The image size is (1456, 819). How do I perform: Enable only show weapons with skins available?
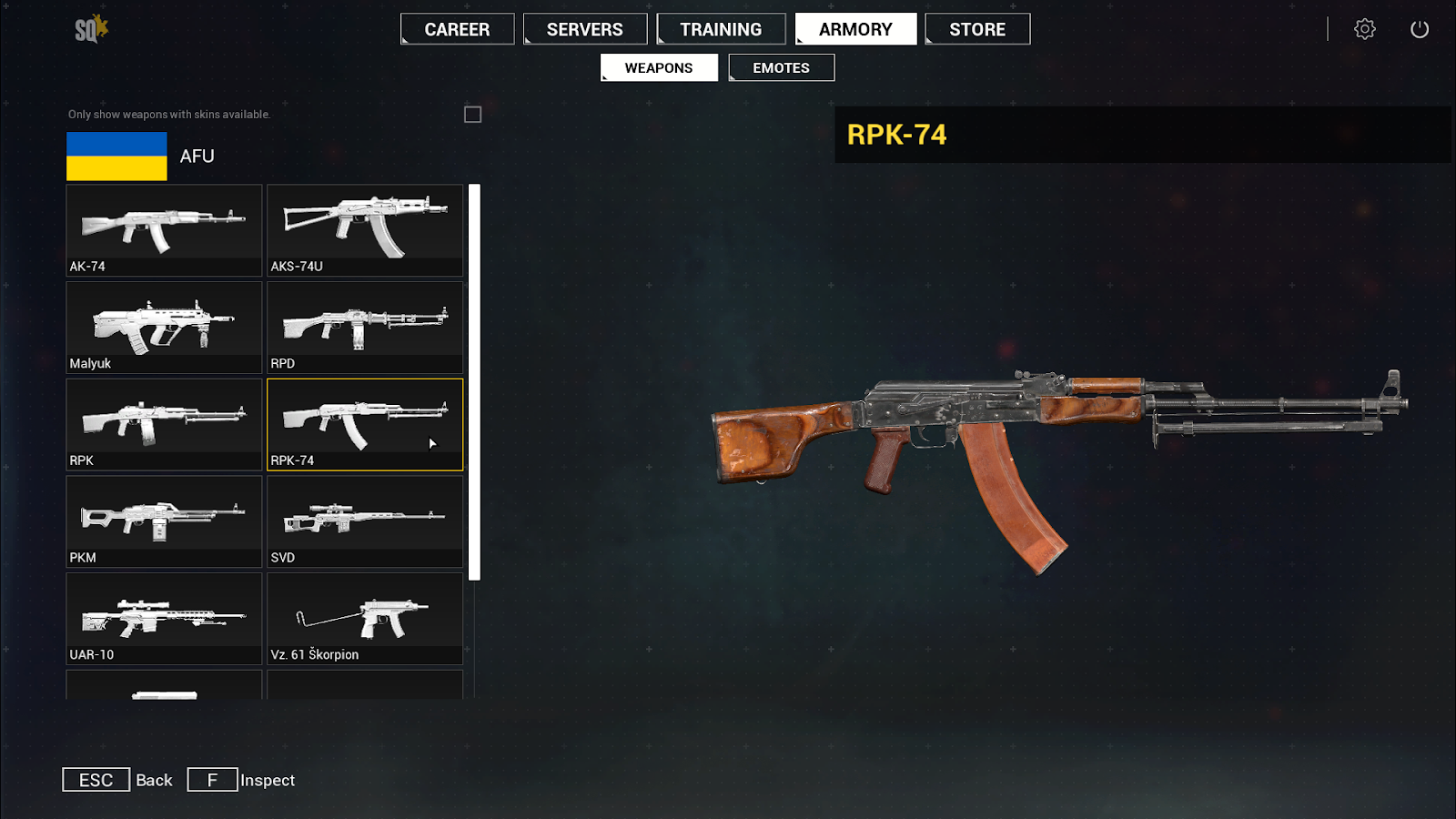click(x=472, y=114)
